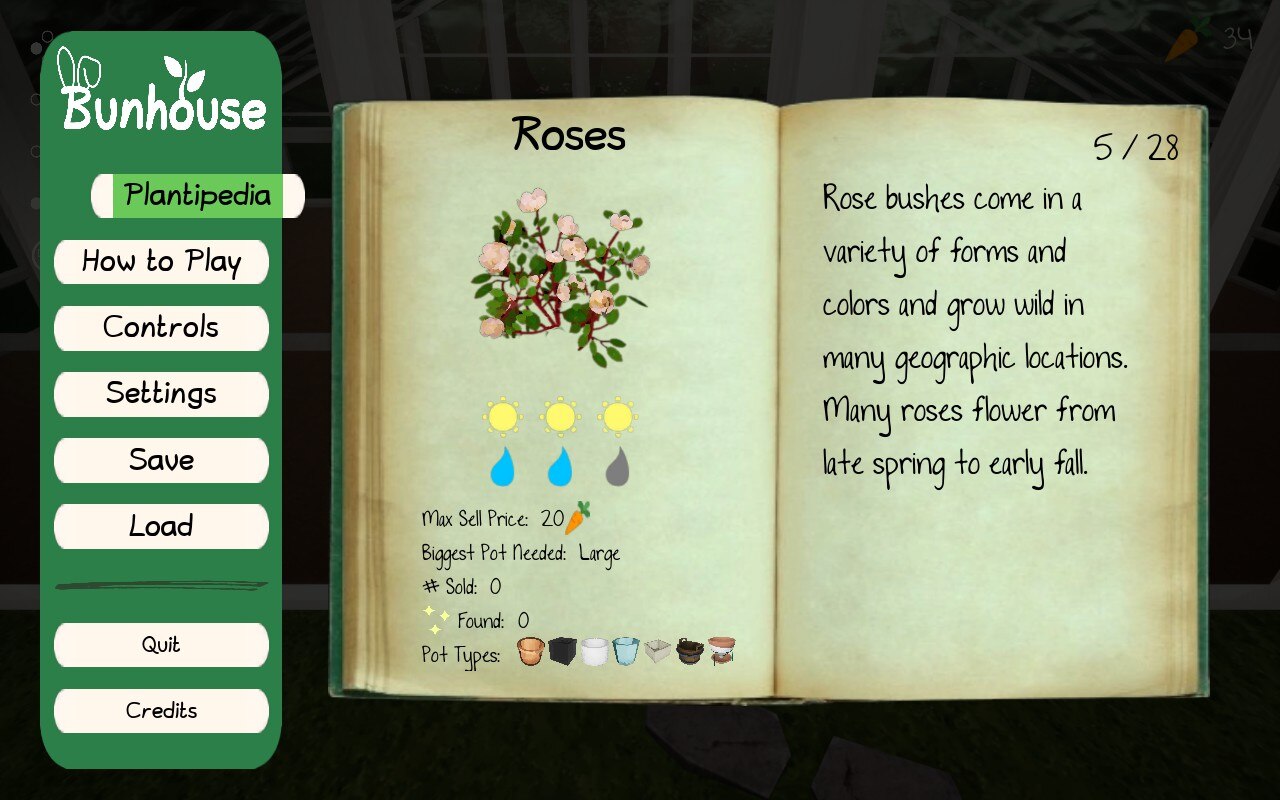
Task: Open the Settings menu entry
Action: tap(161, 394)
